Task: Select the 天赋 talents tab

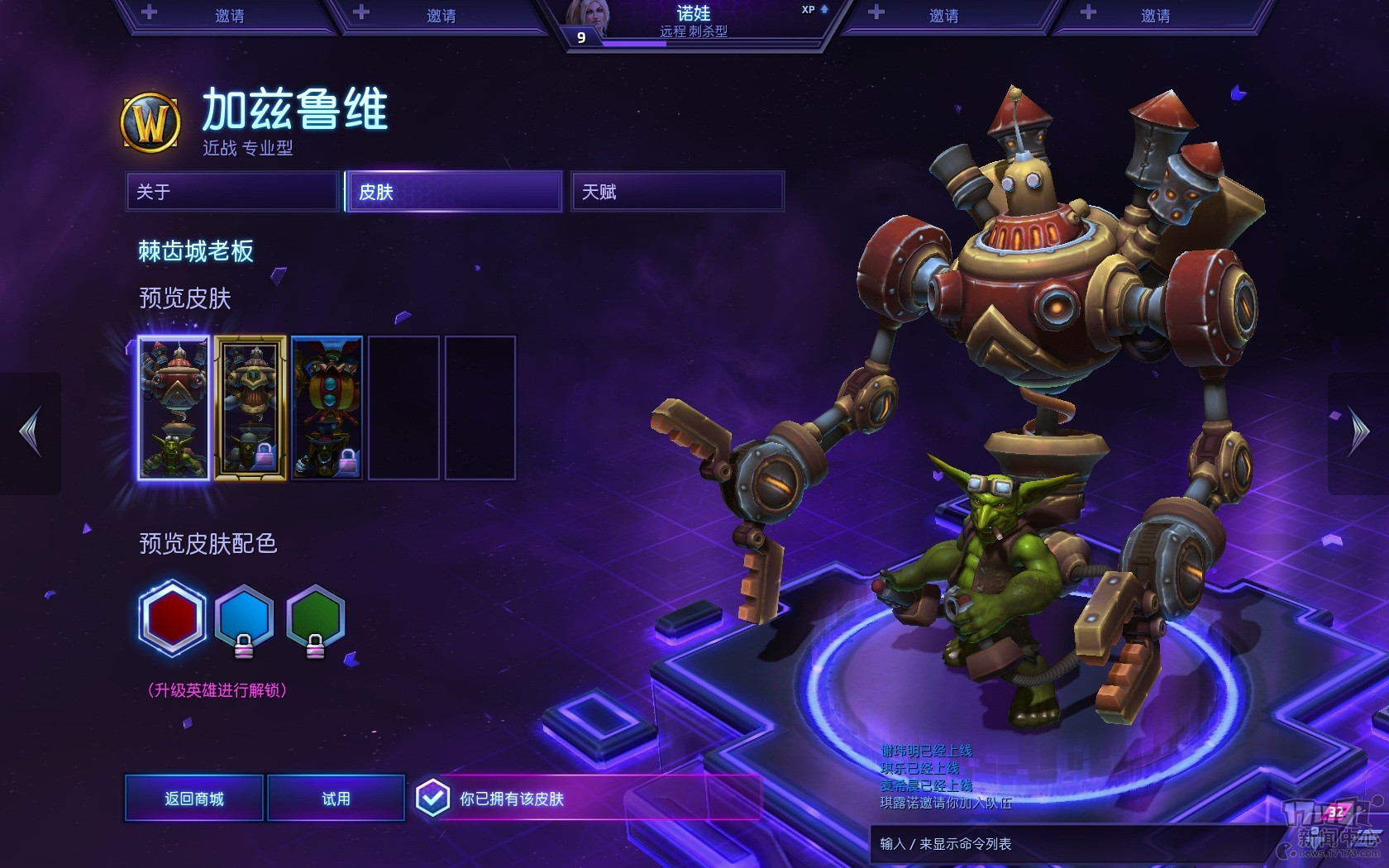Action: pos(677,192)
